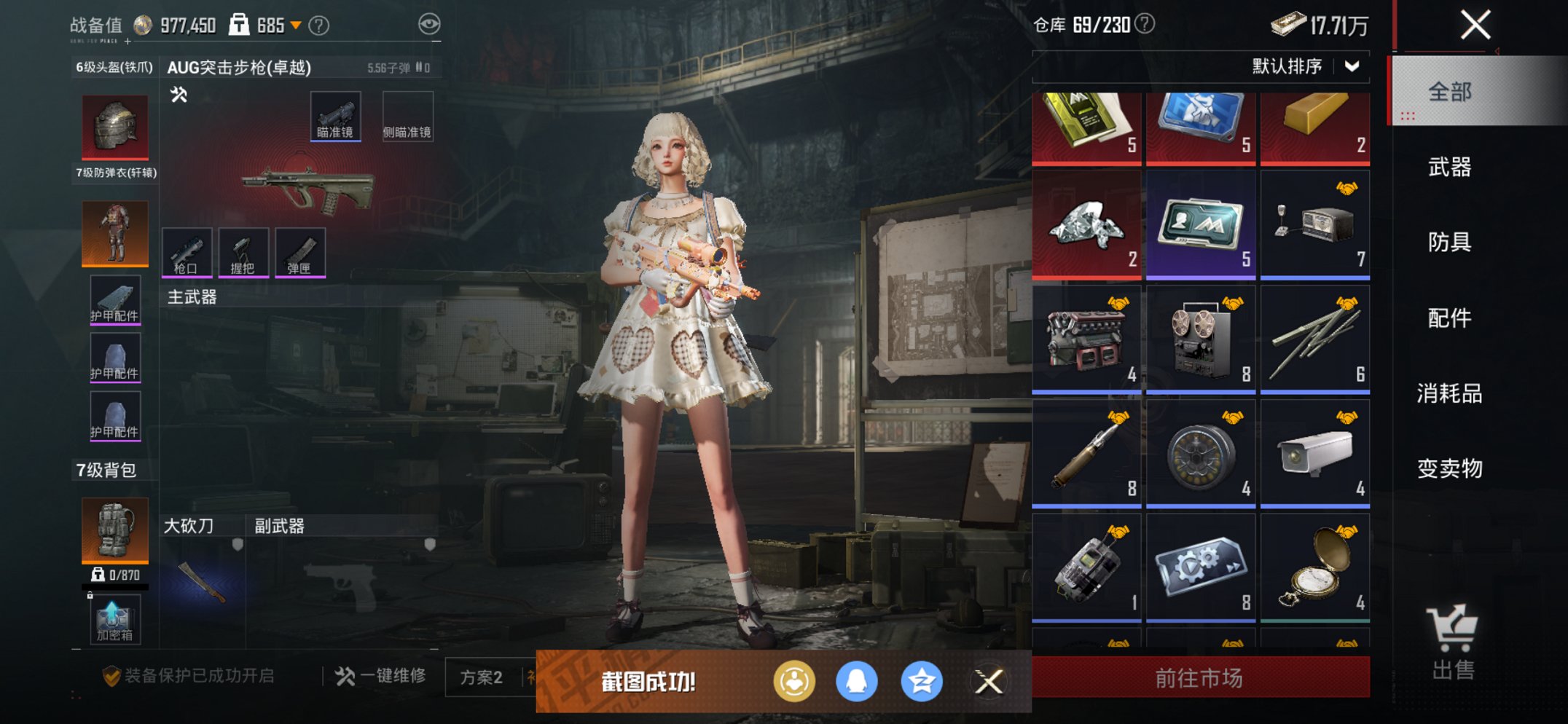Click the eye preview icon near the top left
Screen dimensions: 1568x724
[x=431, y=23]
